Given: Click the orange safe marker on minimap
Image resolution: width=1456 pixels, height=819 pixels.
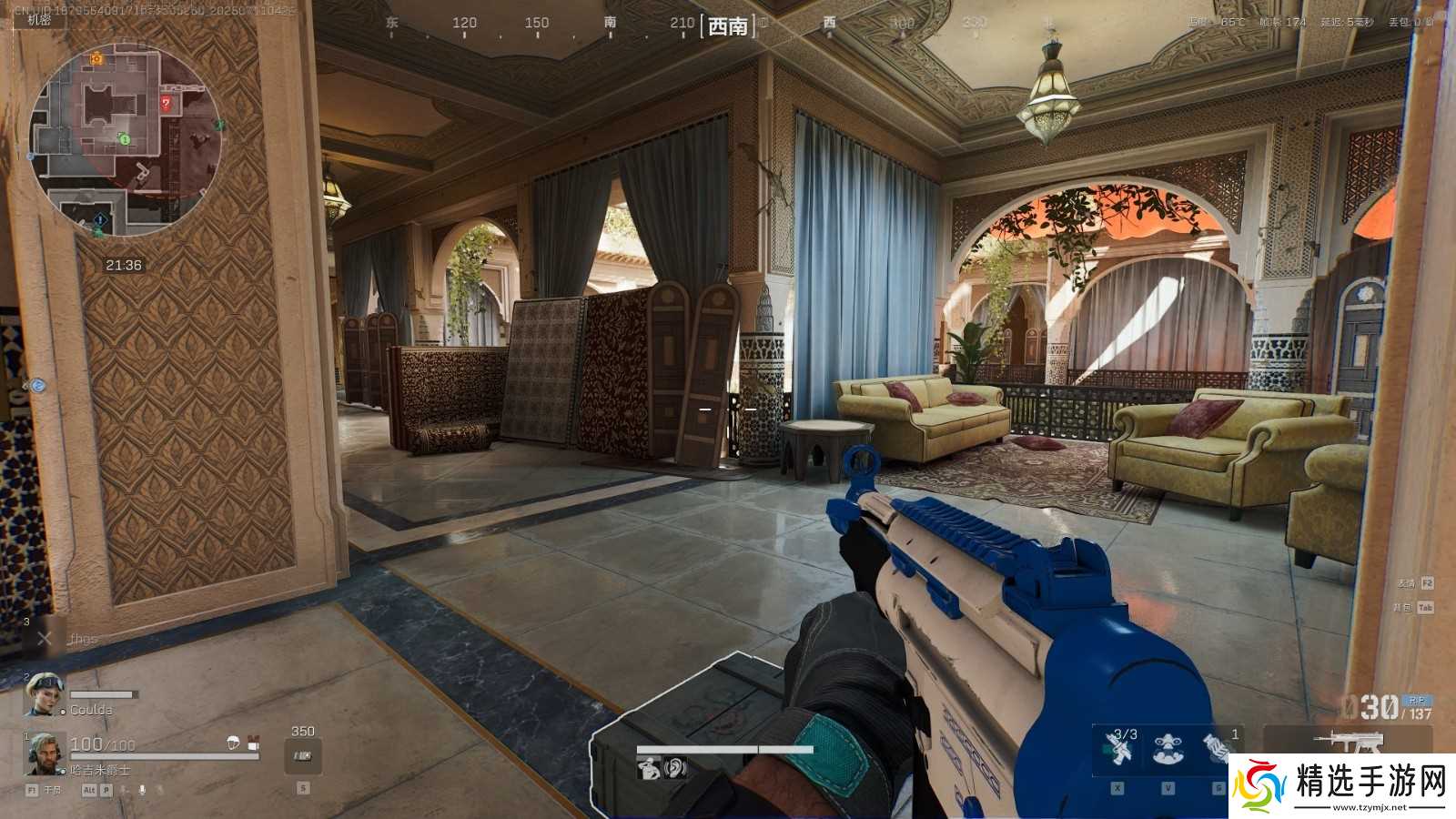Looking at the screenshot, I should (x=96, y=59).
